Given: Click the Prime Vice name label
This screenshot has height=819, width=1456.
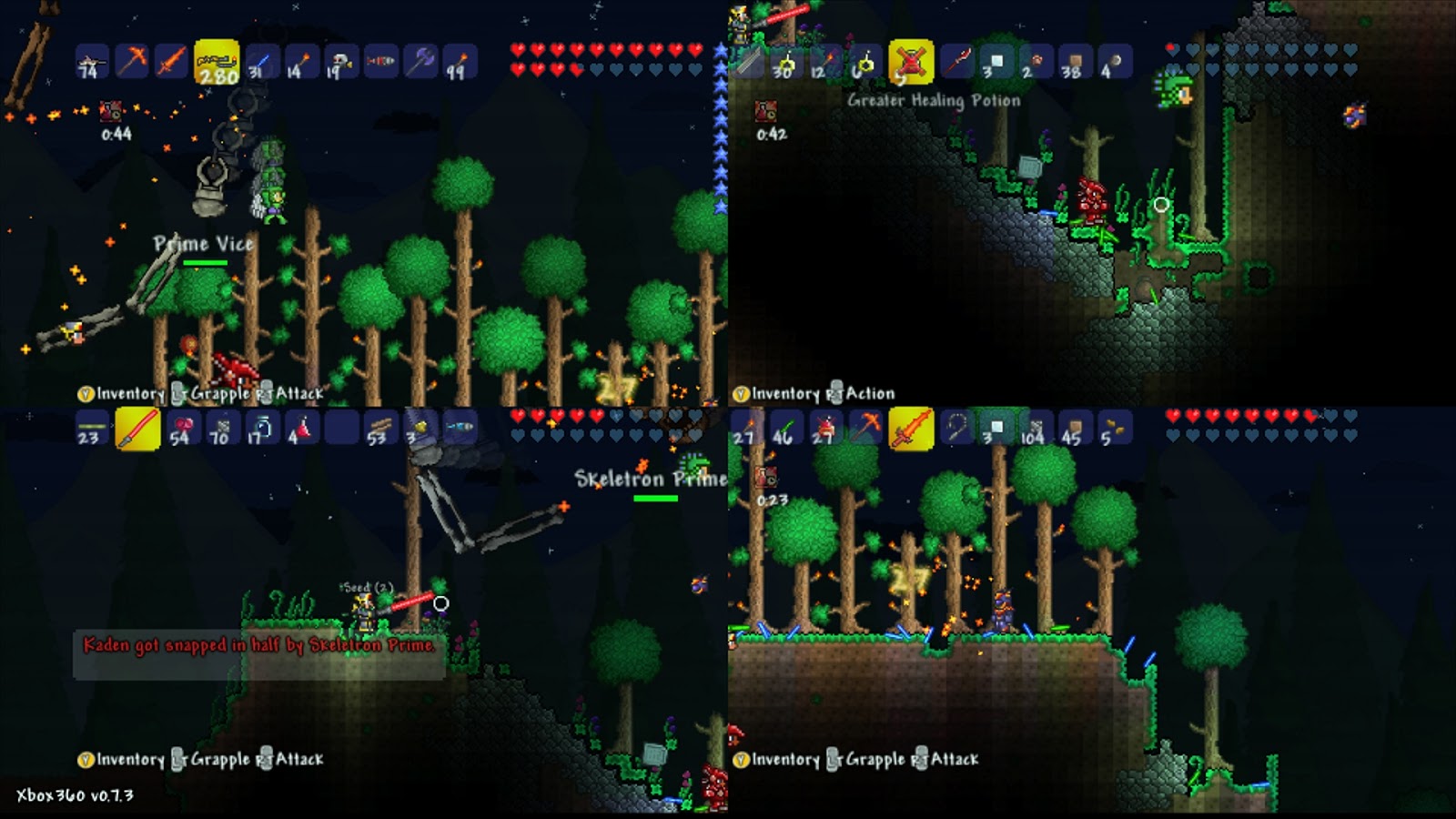Looking at the screenshot, I should (204, 244).
